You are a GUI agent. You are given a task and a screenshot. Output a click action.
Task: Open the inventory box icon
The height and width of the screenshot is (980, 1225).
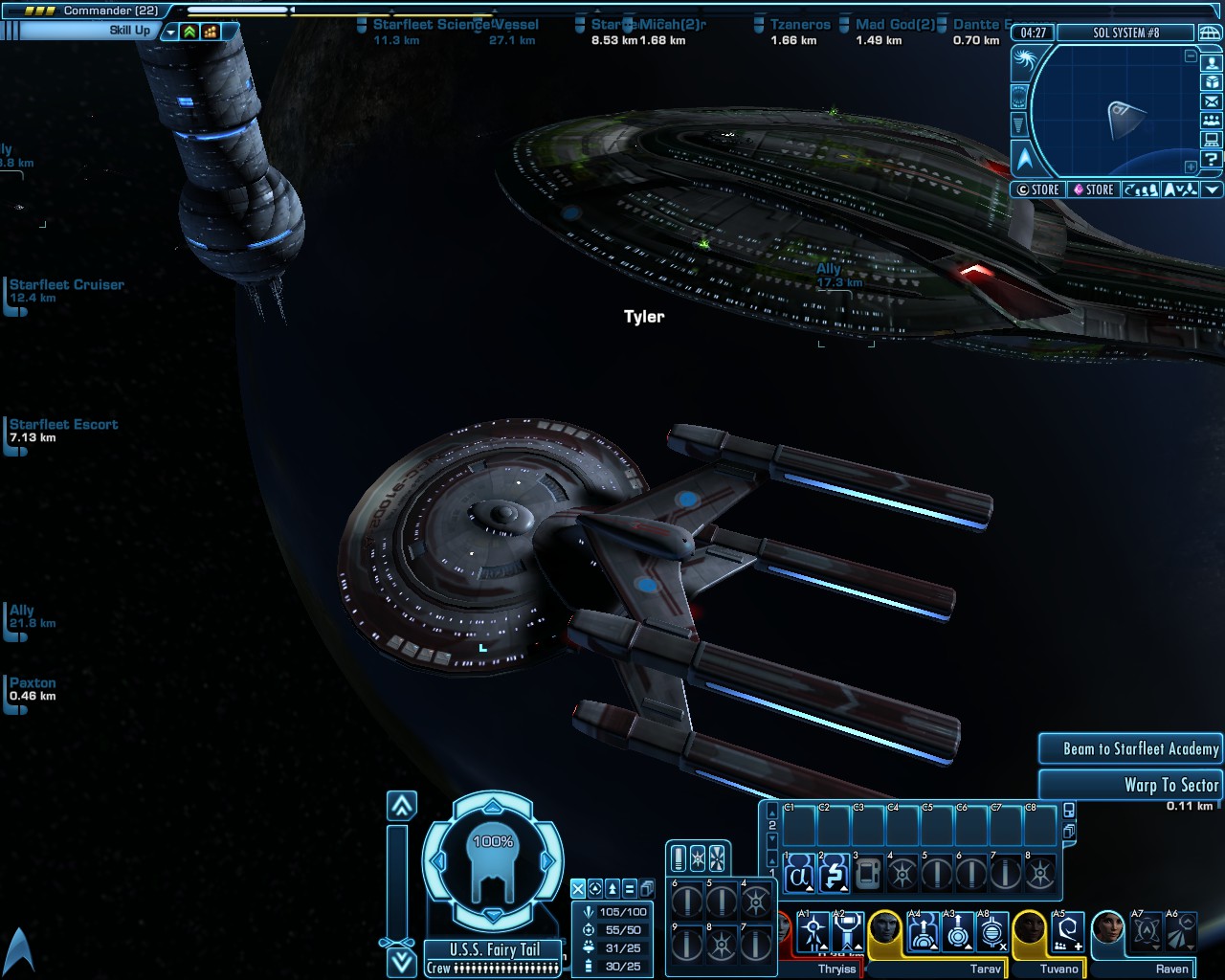click(1212, 82)
